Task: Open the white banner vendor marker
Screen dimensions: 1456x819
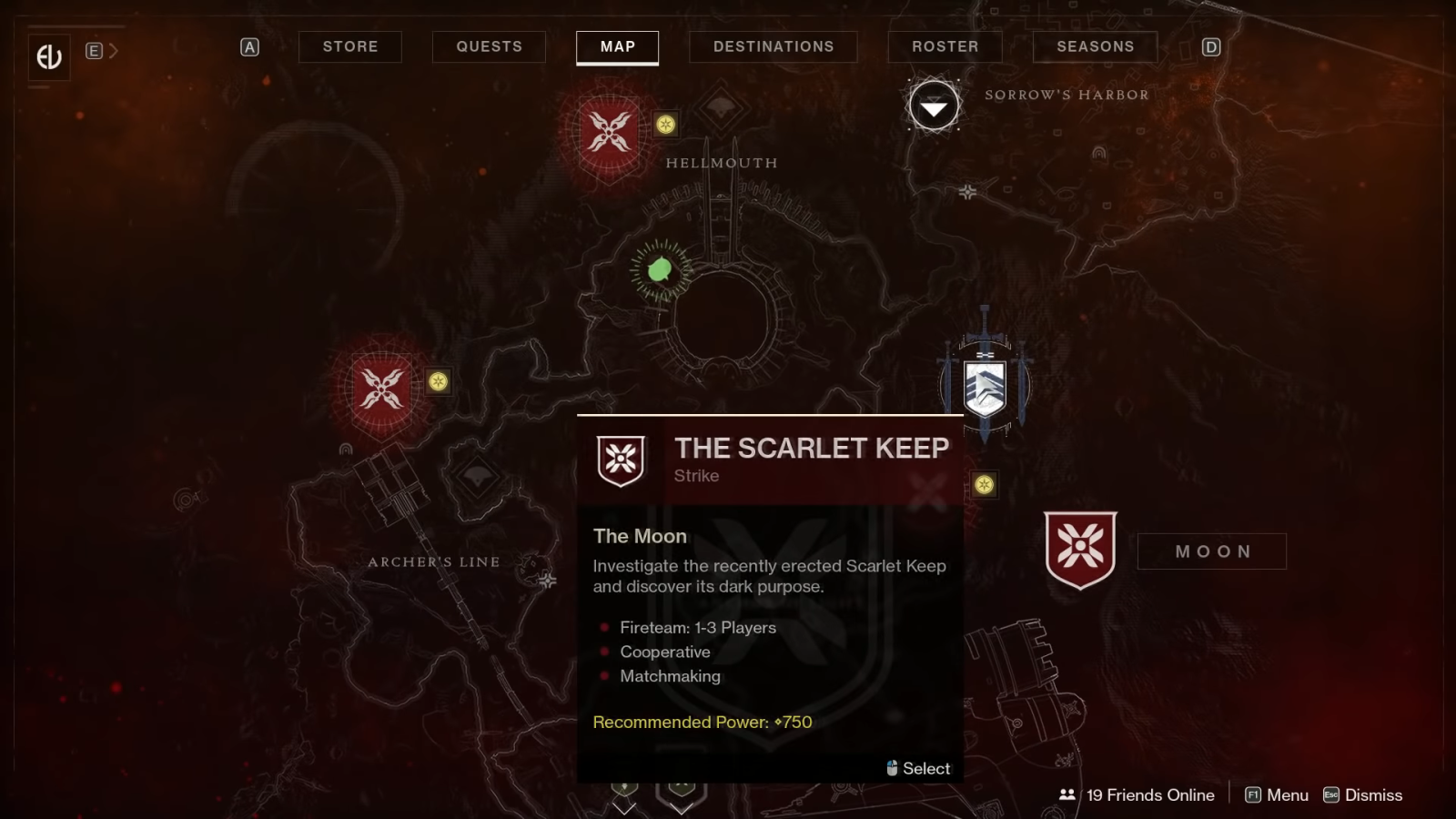Action: 985,388
